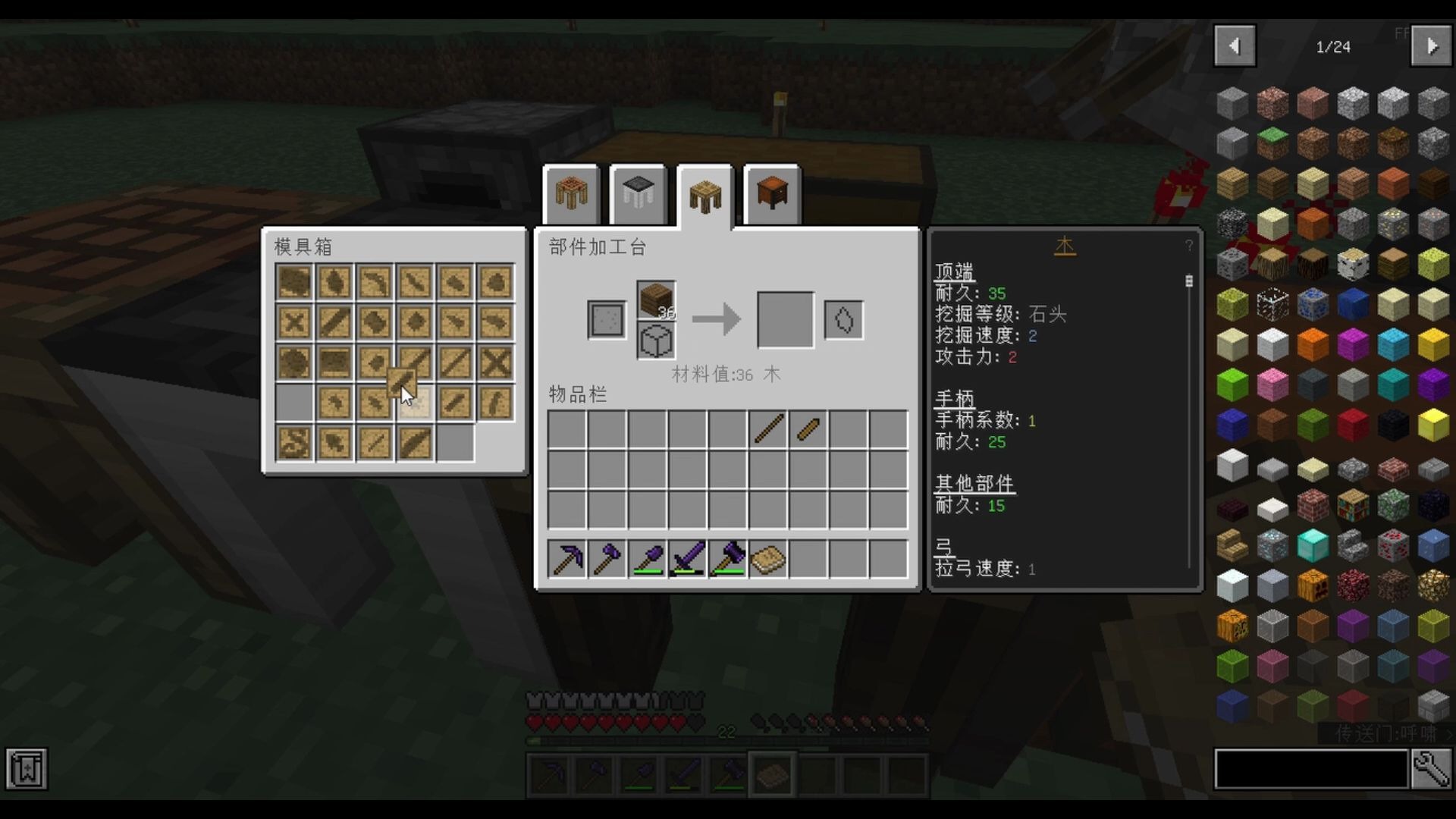Take the long wooden tool rod
1456x819 pixels.
[x=768, y=429]
